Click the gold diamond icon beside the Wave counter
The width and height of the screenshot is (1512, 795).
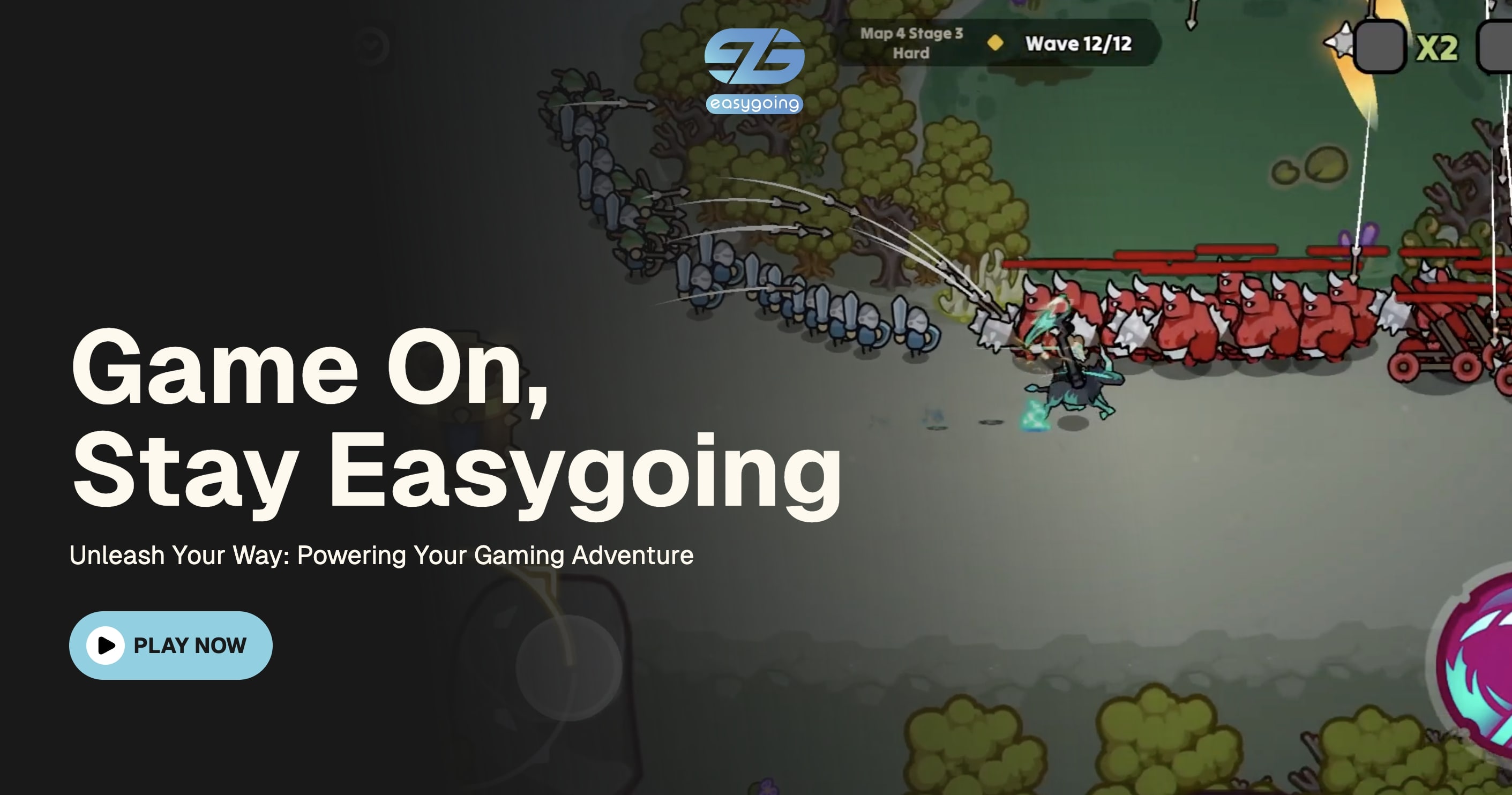point(994,42)
